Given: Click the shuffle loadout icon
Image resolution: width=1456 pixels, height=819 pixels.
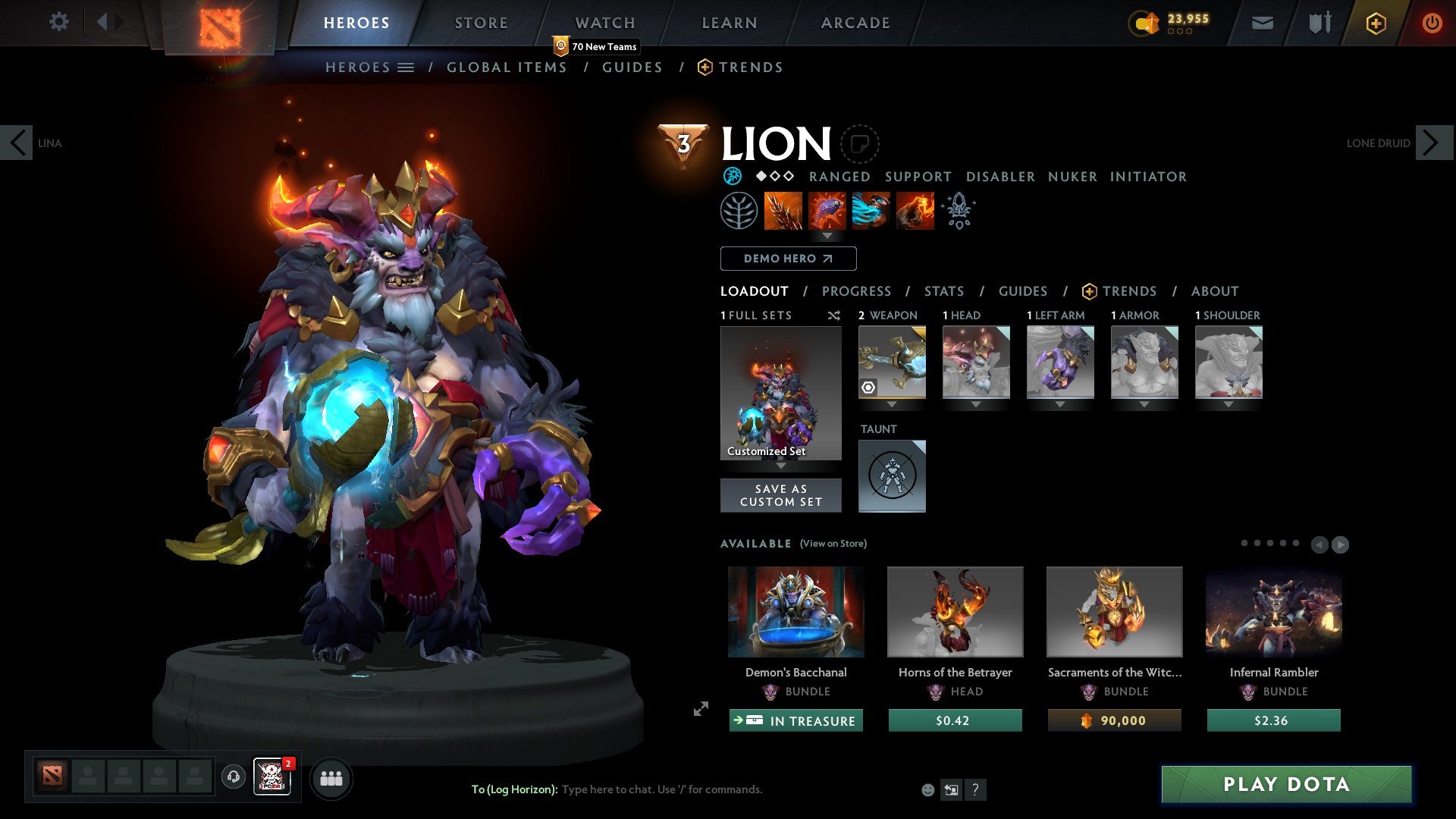Looking at the screenshot, I should point(833,315).
